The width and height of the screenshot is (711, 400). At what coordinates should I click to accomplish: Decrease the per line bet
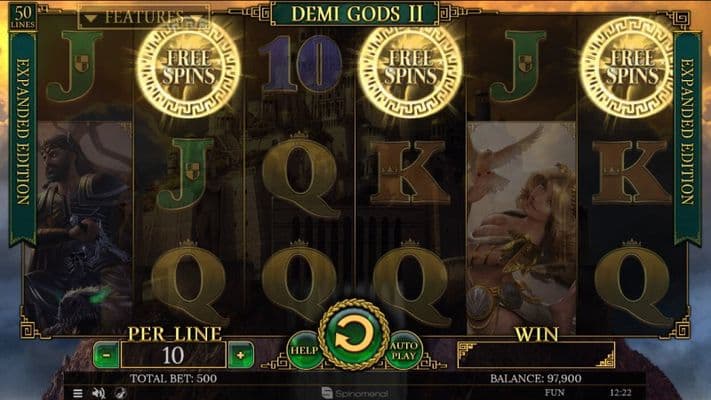point(106,354)
